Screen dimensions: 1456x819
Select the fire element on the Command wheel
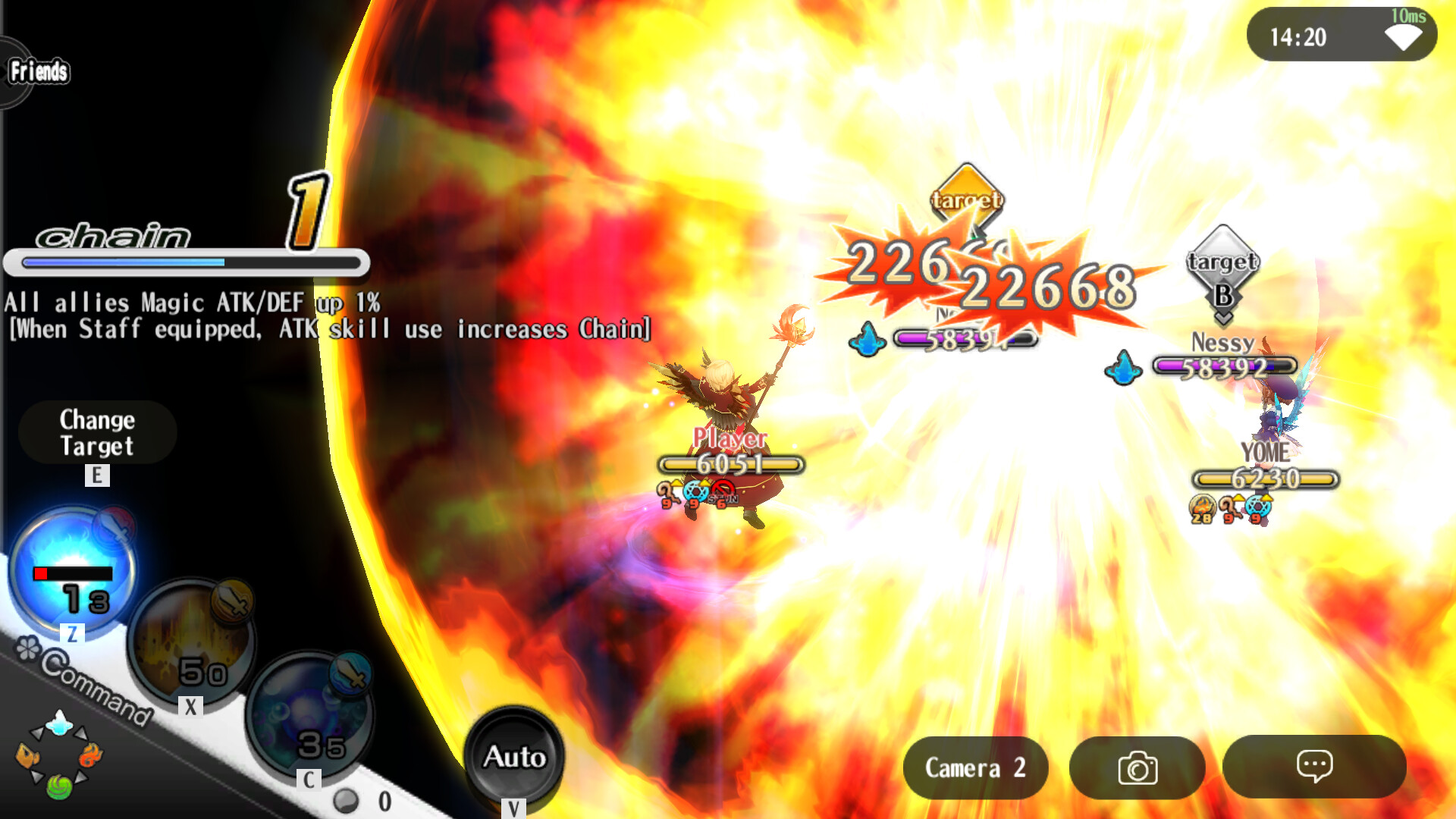[x=91, y=755]
